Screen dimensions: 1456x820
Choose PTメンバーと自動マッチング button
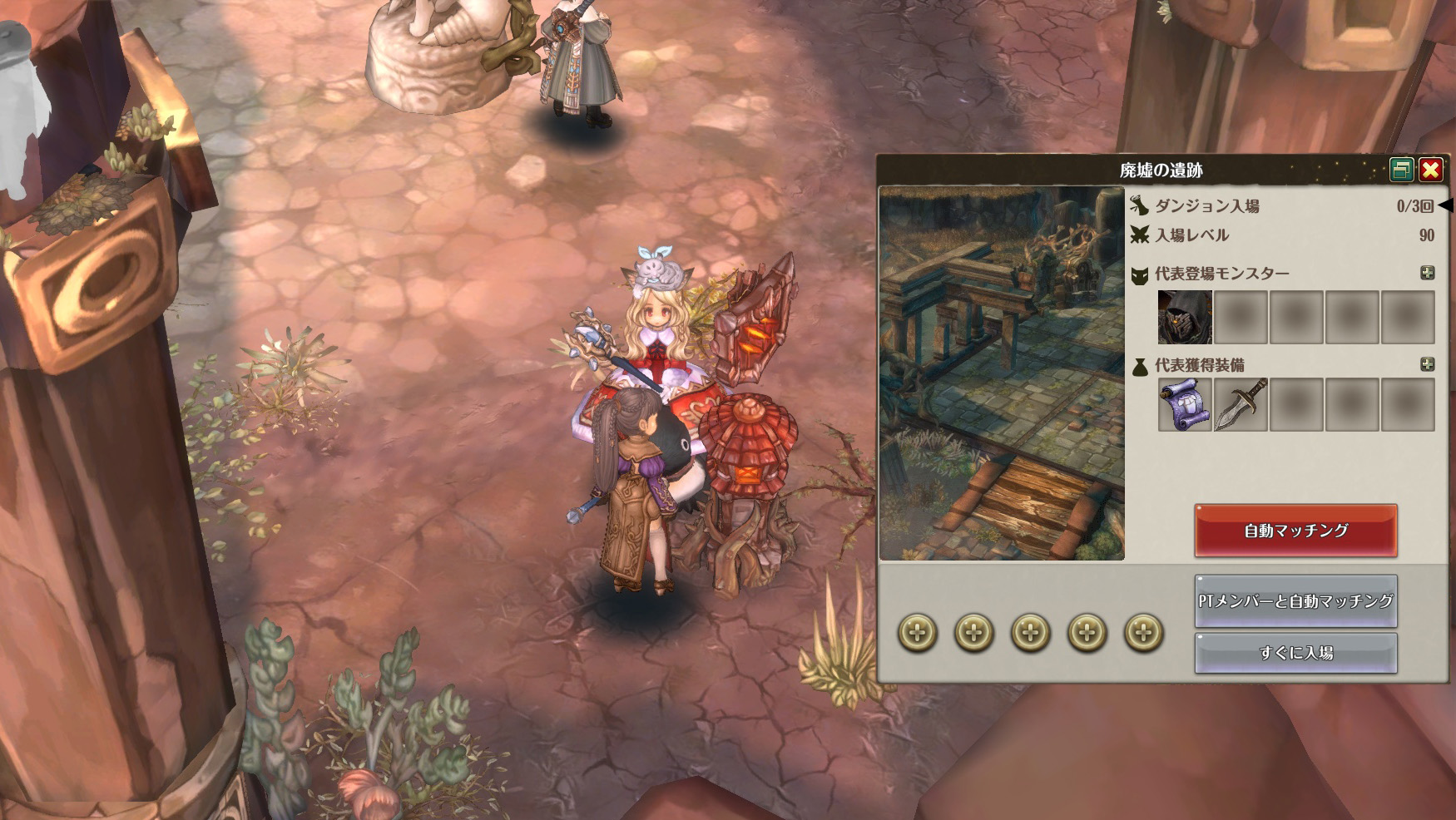pyautogui.click(x=1295, y=601)
